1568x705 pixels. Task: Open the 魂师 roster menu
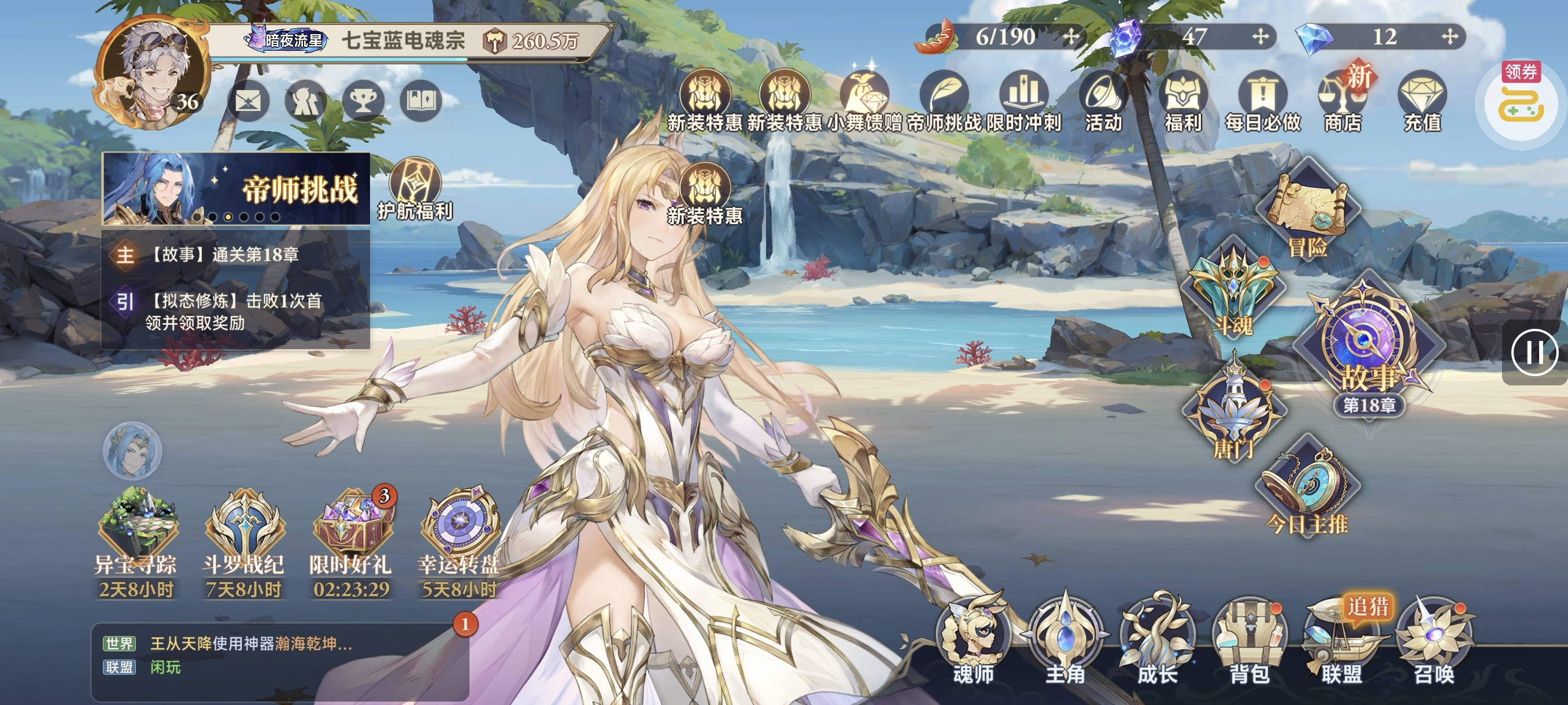(972, 639)
